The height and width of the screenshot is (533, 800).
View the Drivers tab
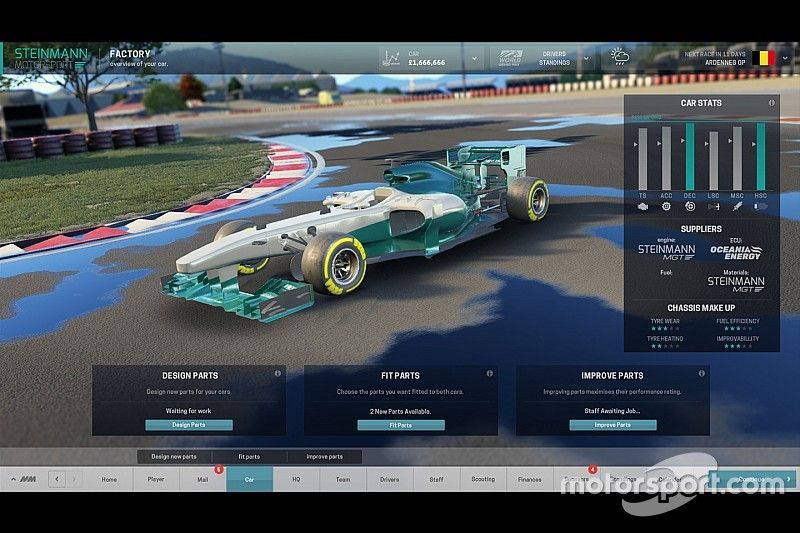coord(389,480)
